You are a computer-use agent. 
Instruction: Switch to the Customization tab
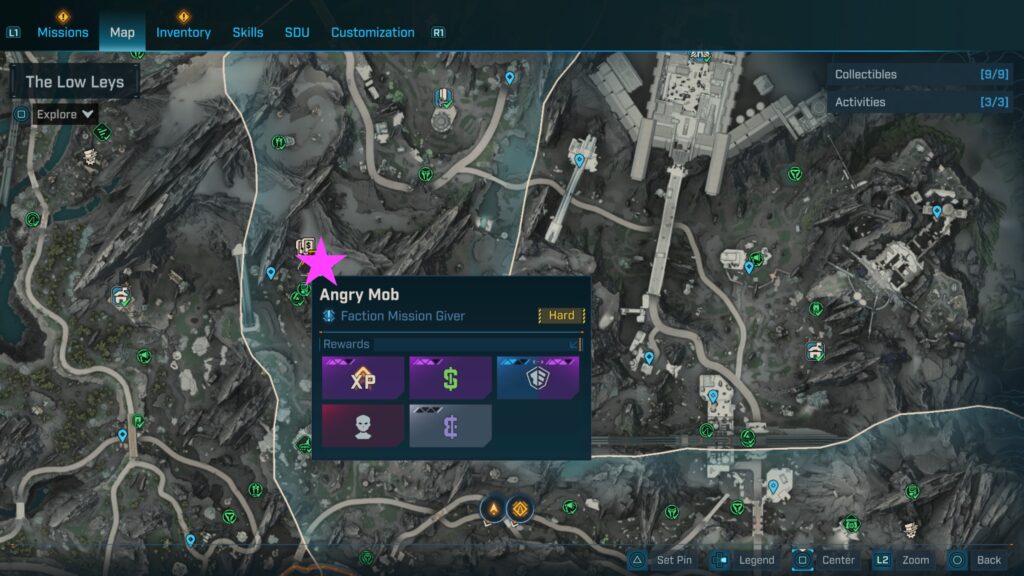[x=373, y=32]
